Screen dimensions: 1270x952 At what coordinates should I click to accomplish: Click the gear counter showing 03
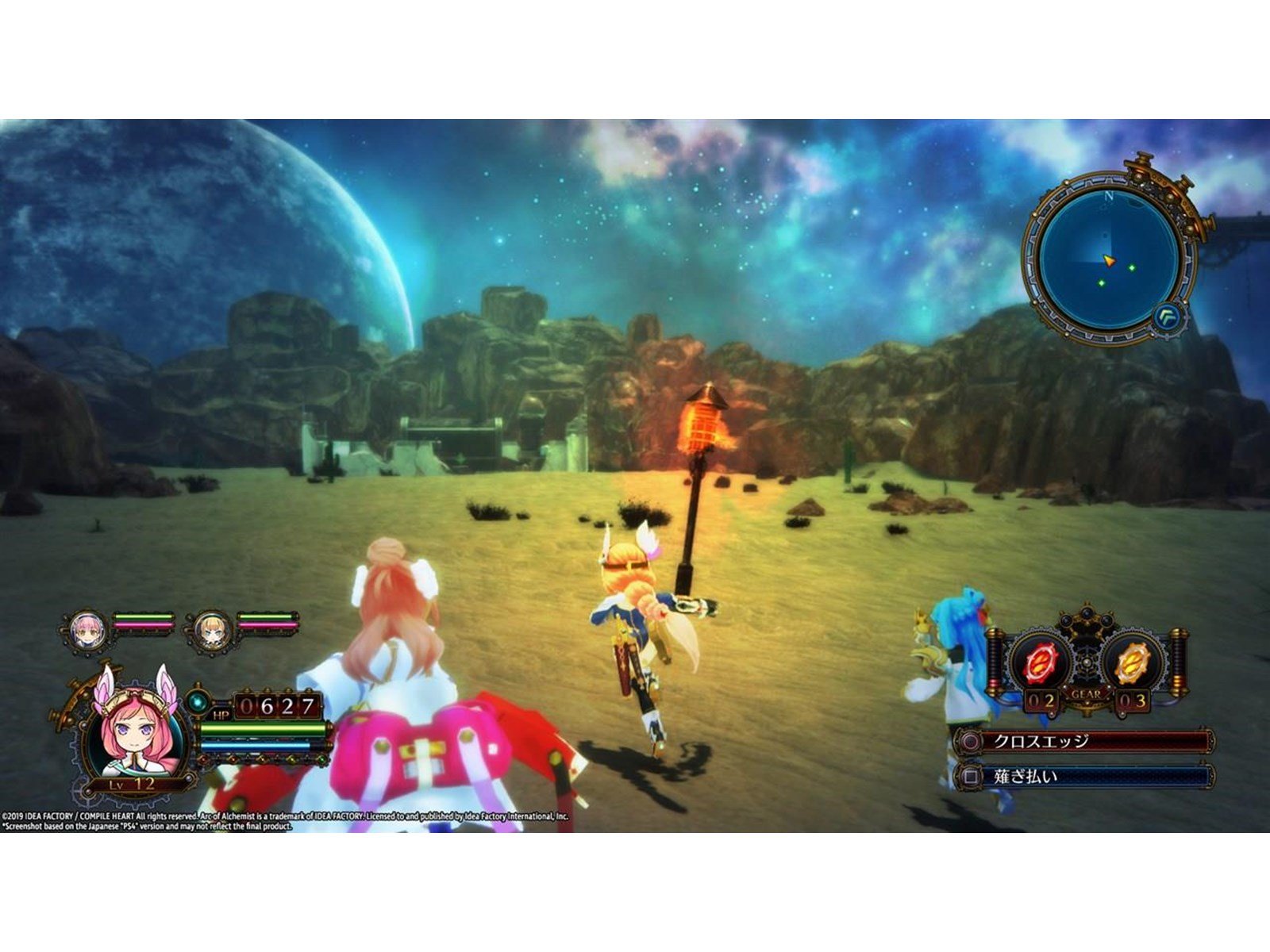click(x=1133, y=700)
